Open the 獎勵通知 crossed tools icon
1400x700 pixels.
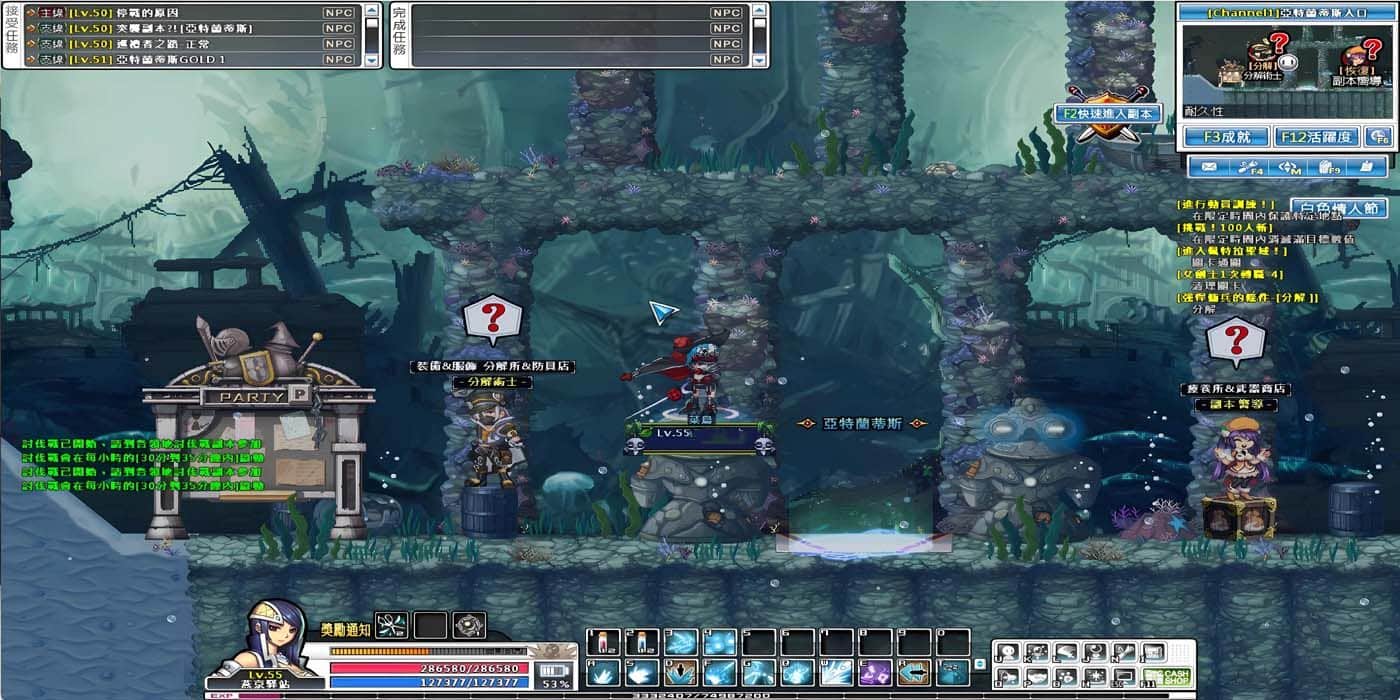pos(391,626)
